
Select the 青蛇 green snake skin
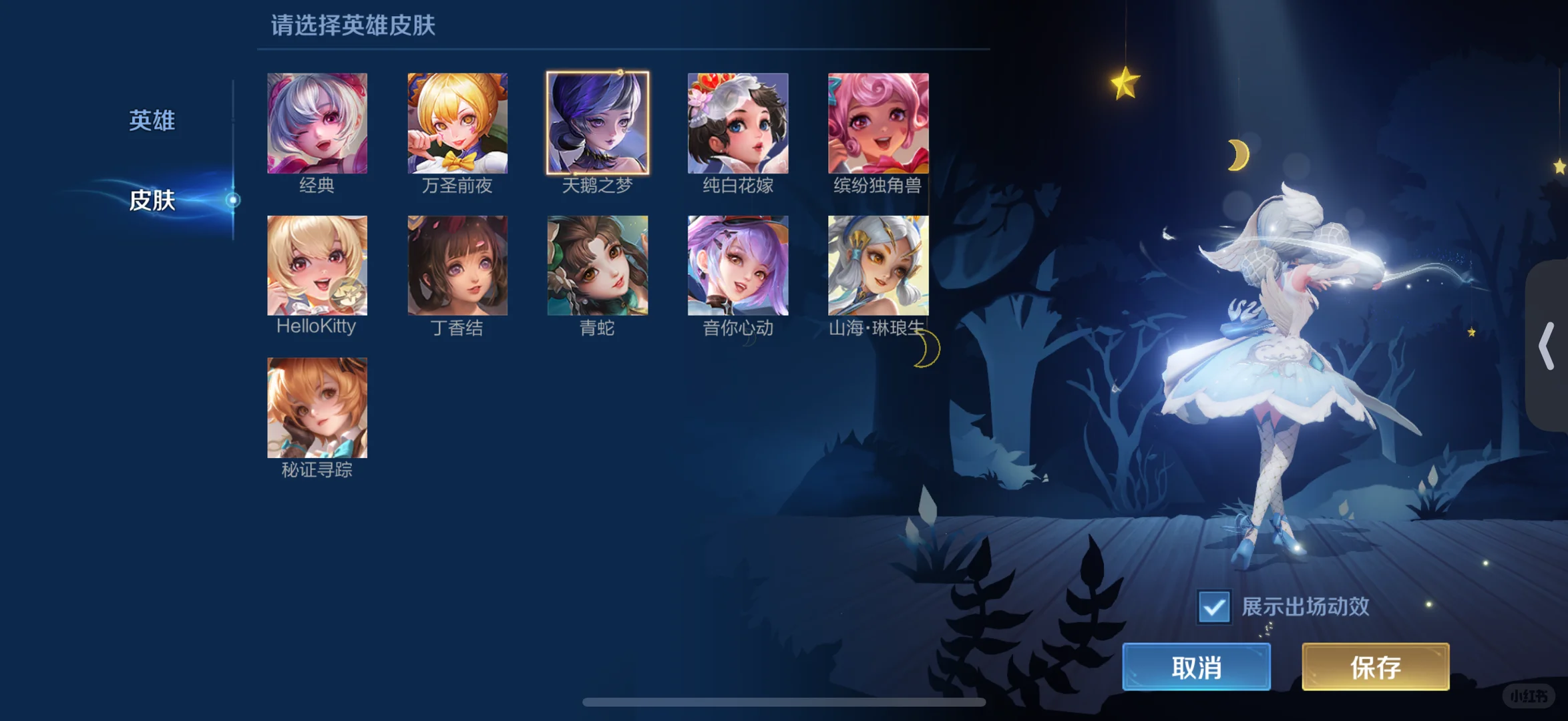(x=598, y=265)
